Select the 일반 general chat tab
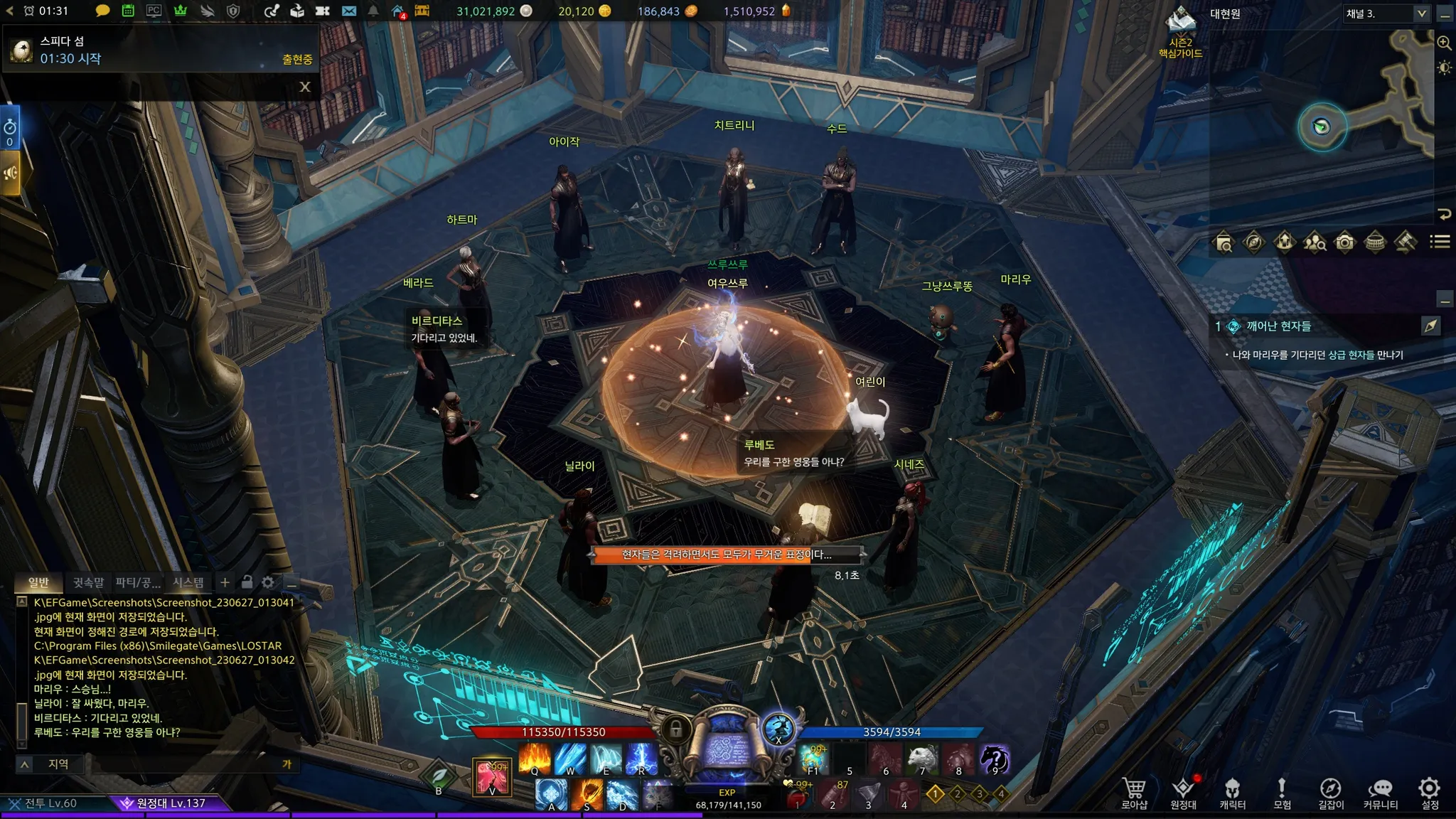This screenshot has width=1456, height=819. point(38,582)
